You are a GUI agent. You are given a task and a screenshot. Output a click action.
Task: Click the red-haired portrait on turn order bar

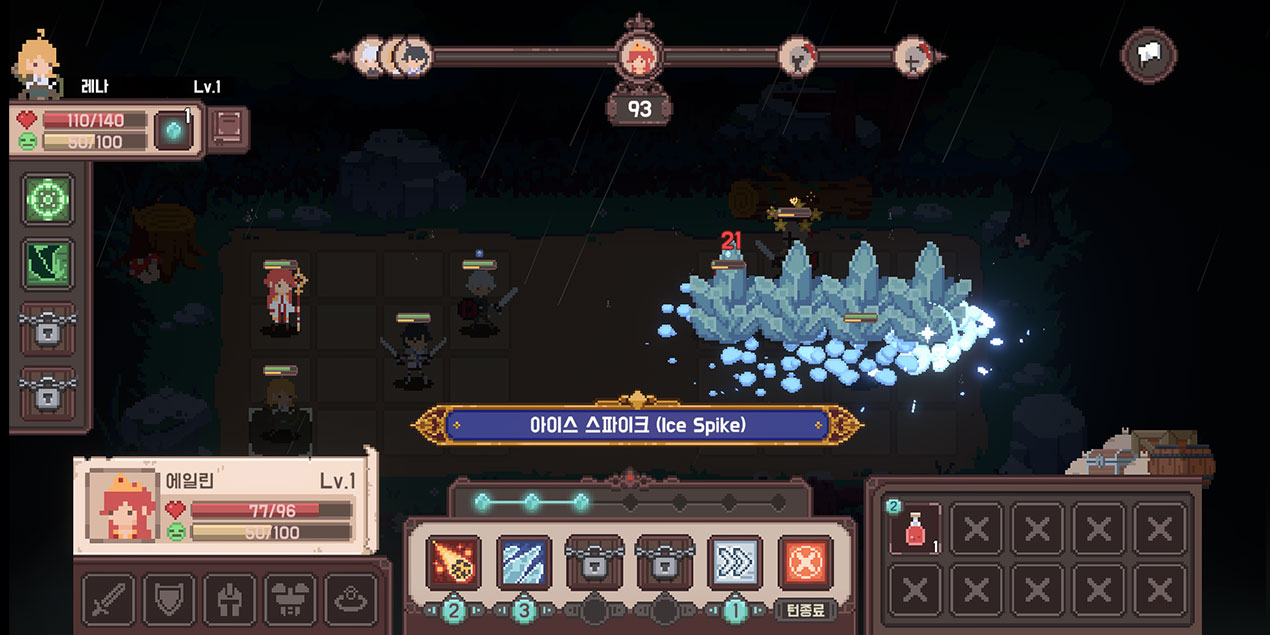pyautogui.click(x=638, y=57)
